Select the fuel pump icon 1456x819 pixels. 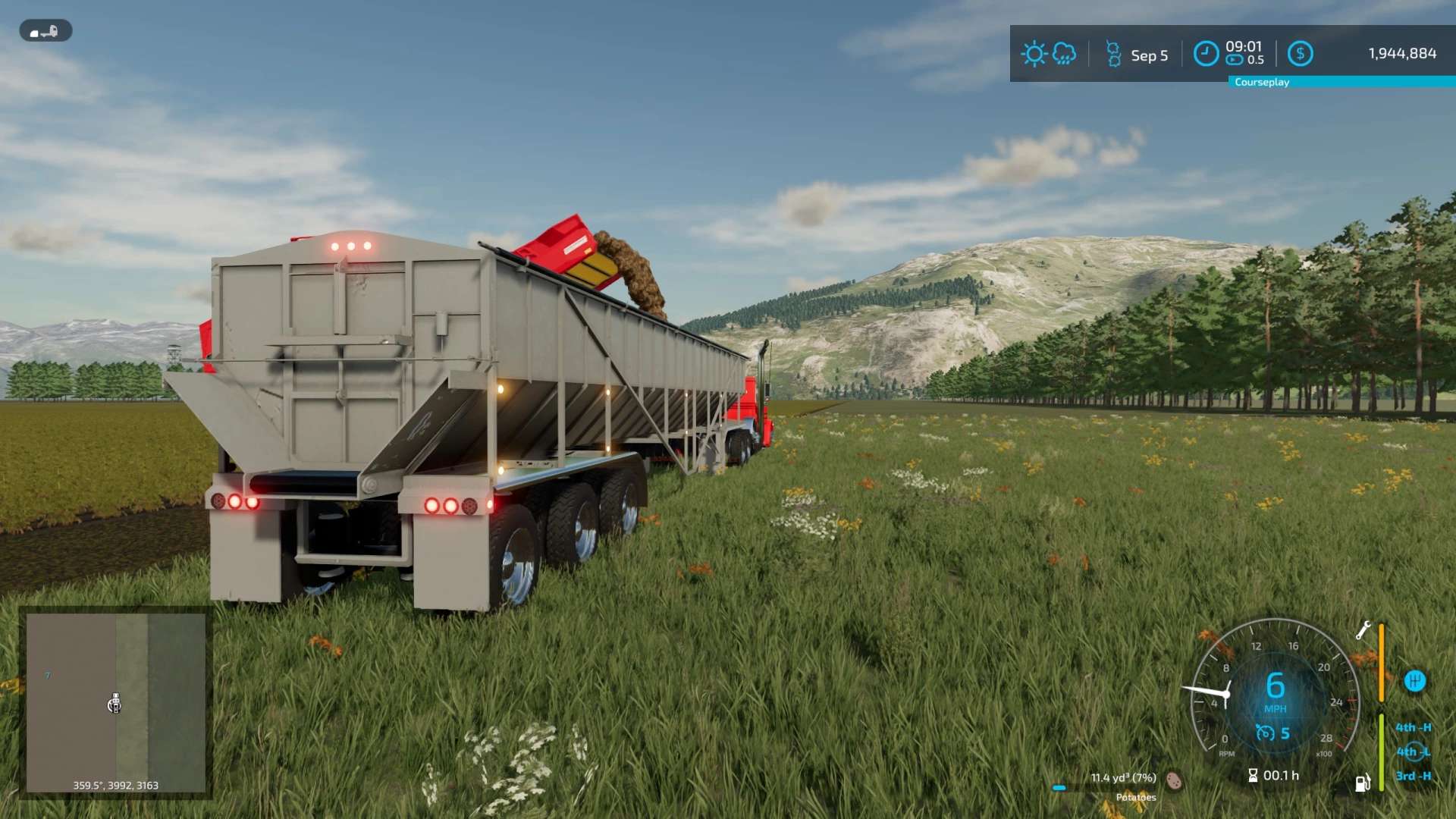point(1362,783)
